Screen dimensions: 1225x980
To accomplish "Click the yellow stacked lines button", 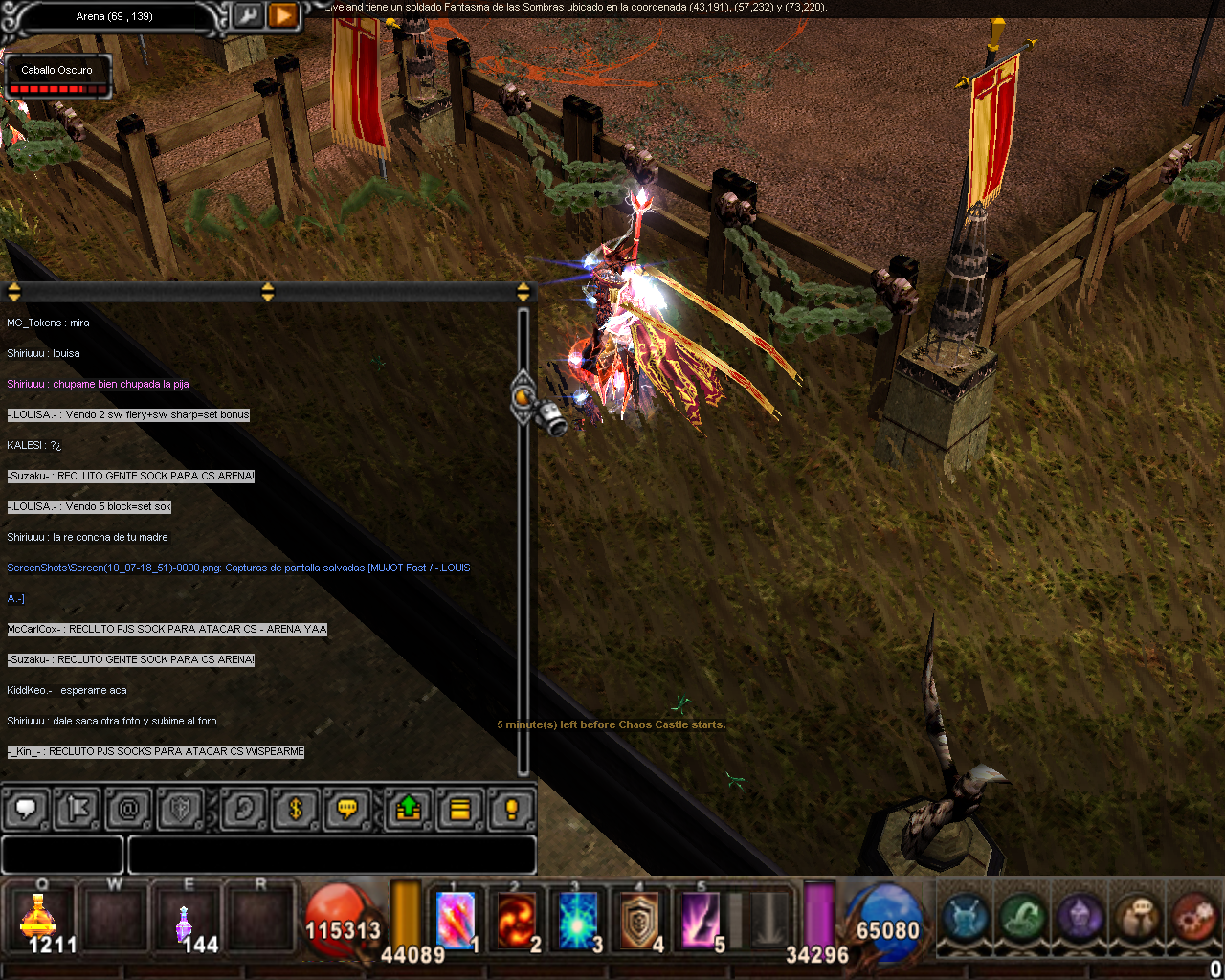I will [x=460, y=810].
